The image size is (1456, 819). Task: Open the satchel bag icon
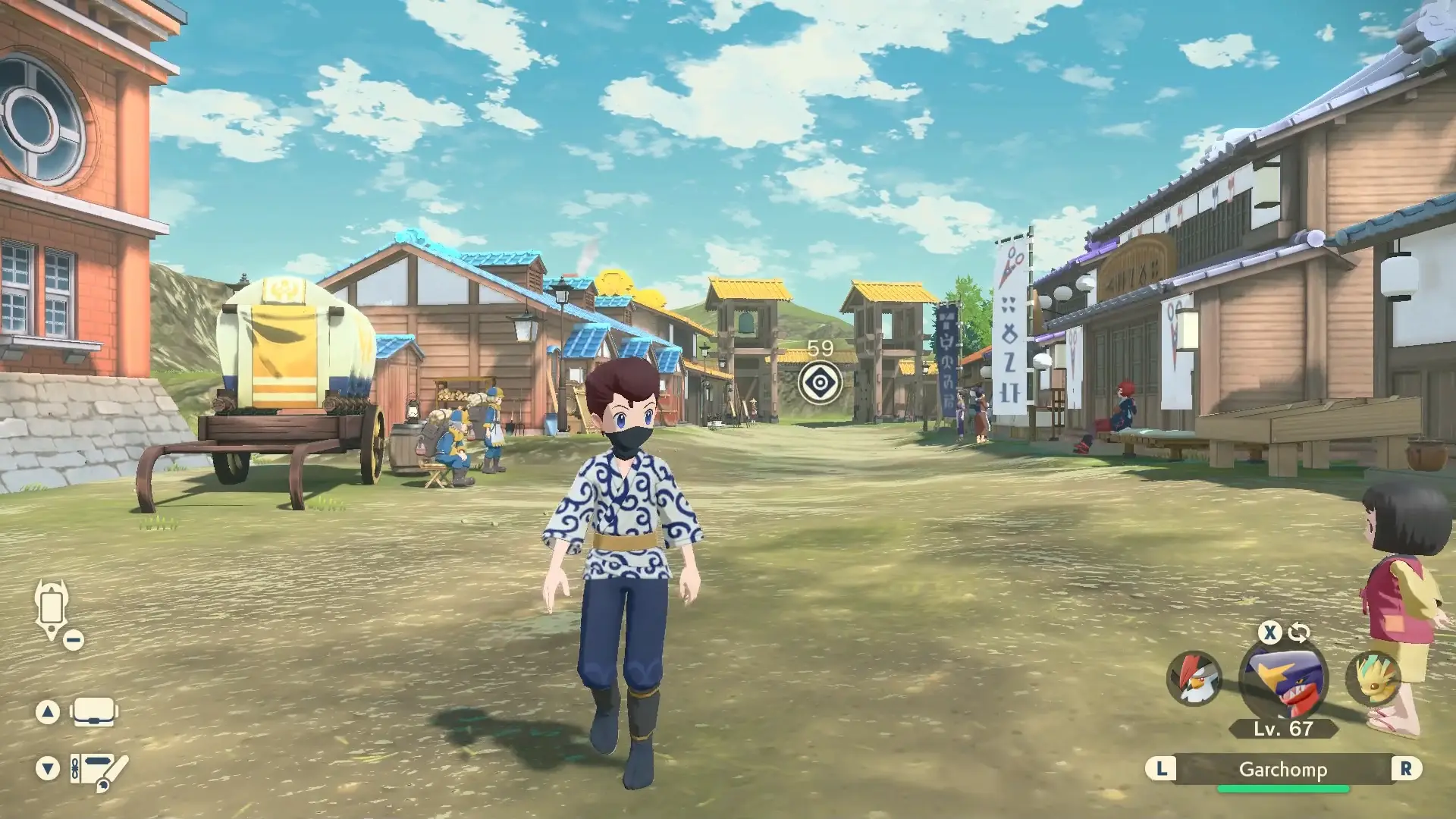coord(93,712)
